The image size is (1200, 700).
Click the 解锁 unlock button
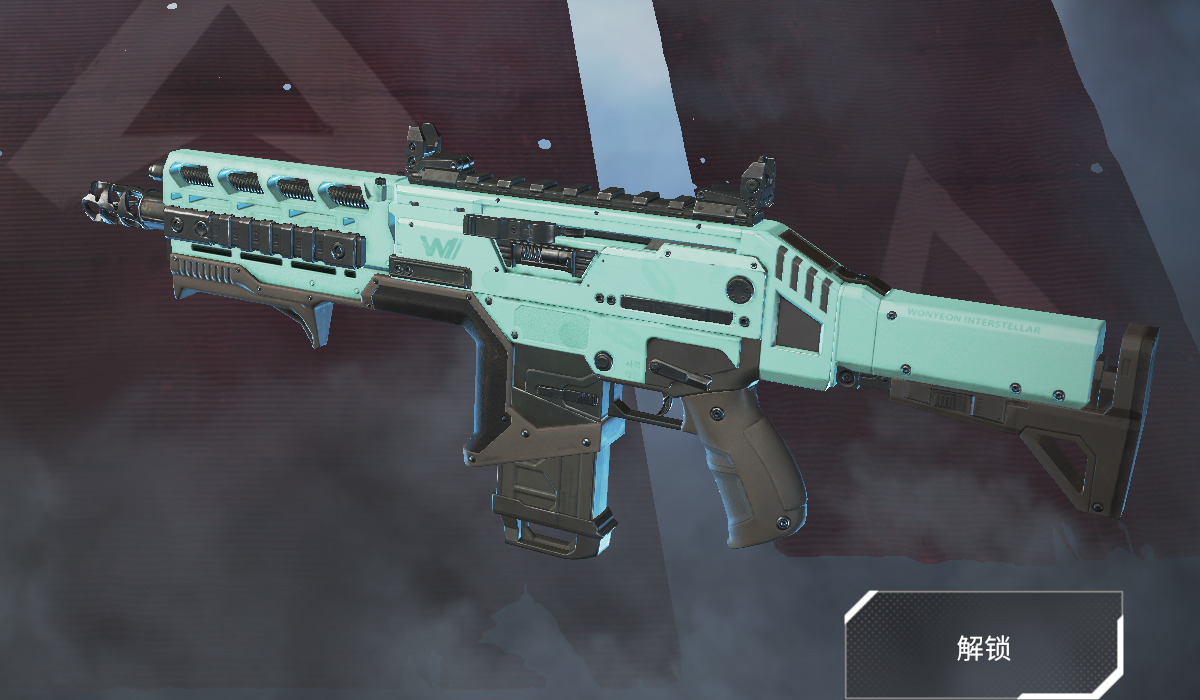click(983, 646)
